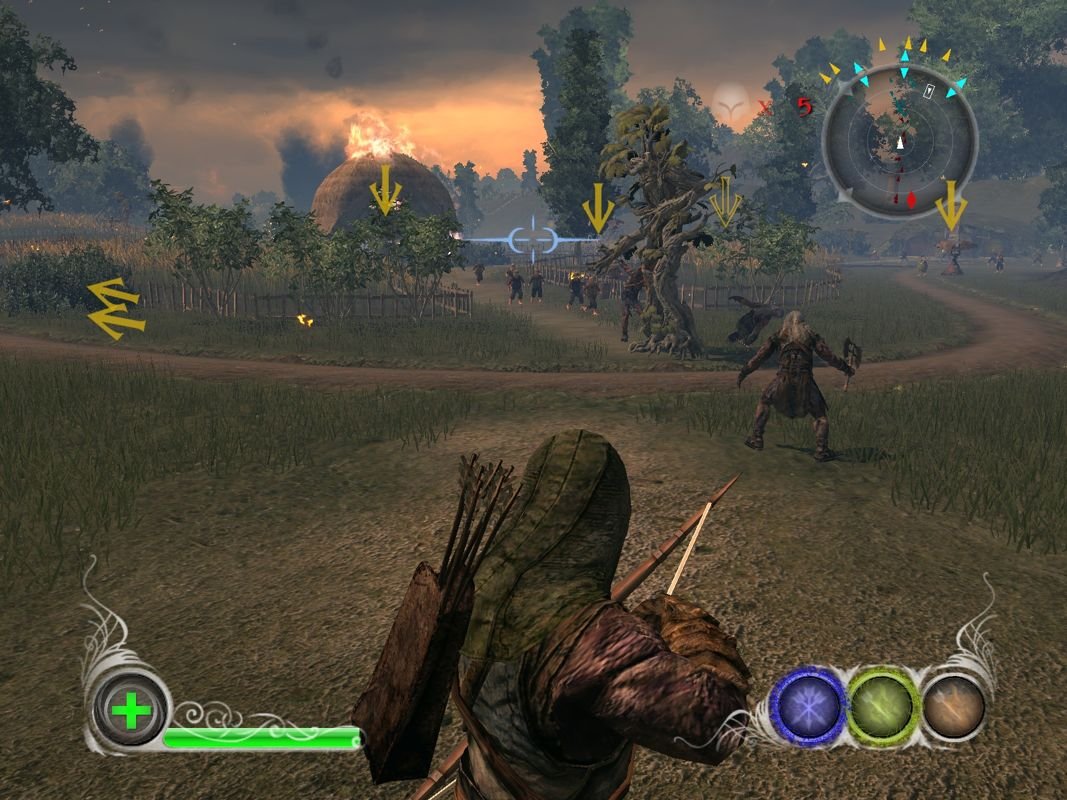
Task: Choose the brown orb ability icon
Action: tap(953, 706)
